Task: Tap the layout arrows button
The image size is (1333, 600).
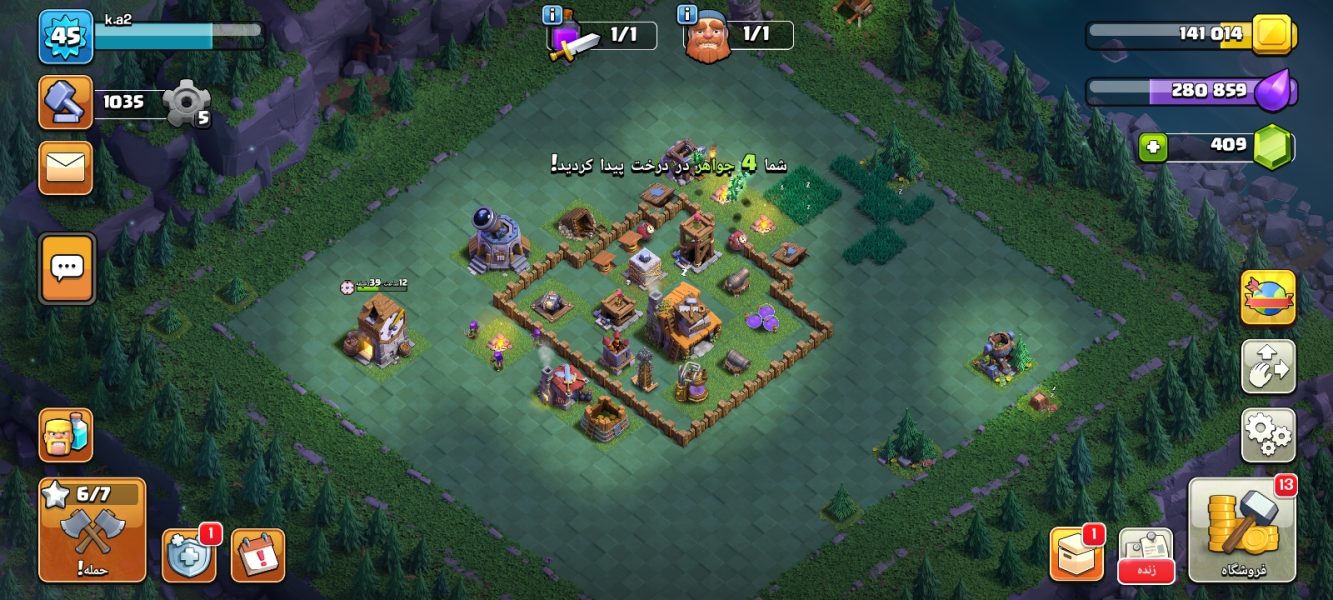Action: tap(1268, 367)
